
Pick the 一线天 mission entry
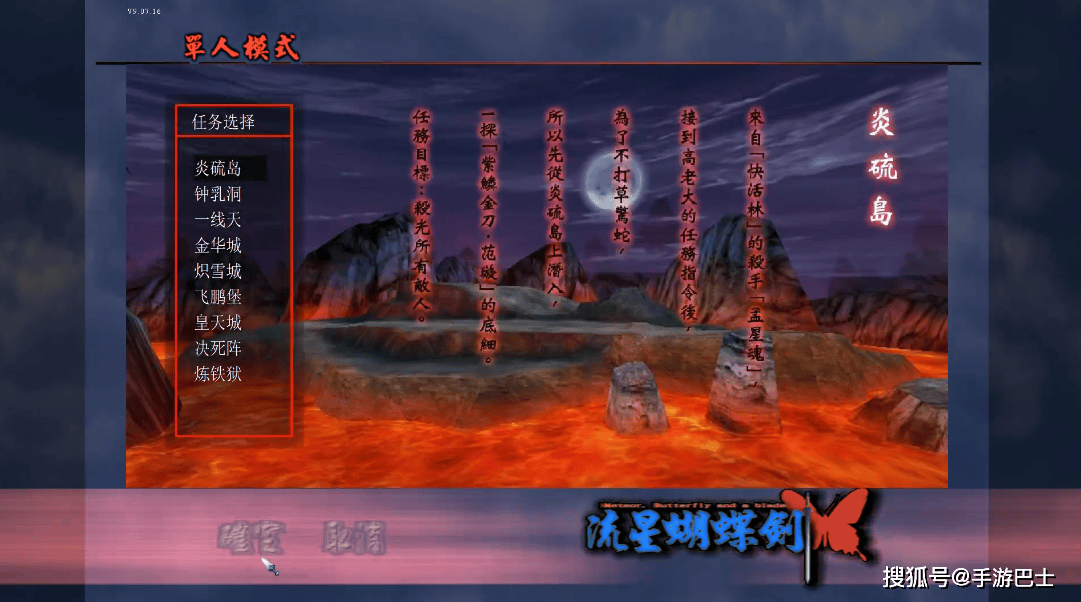pyautogui.click(x=218, y=220)
